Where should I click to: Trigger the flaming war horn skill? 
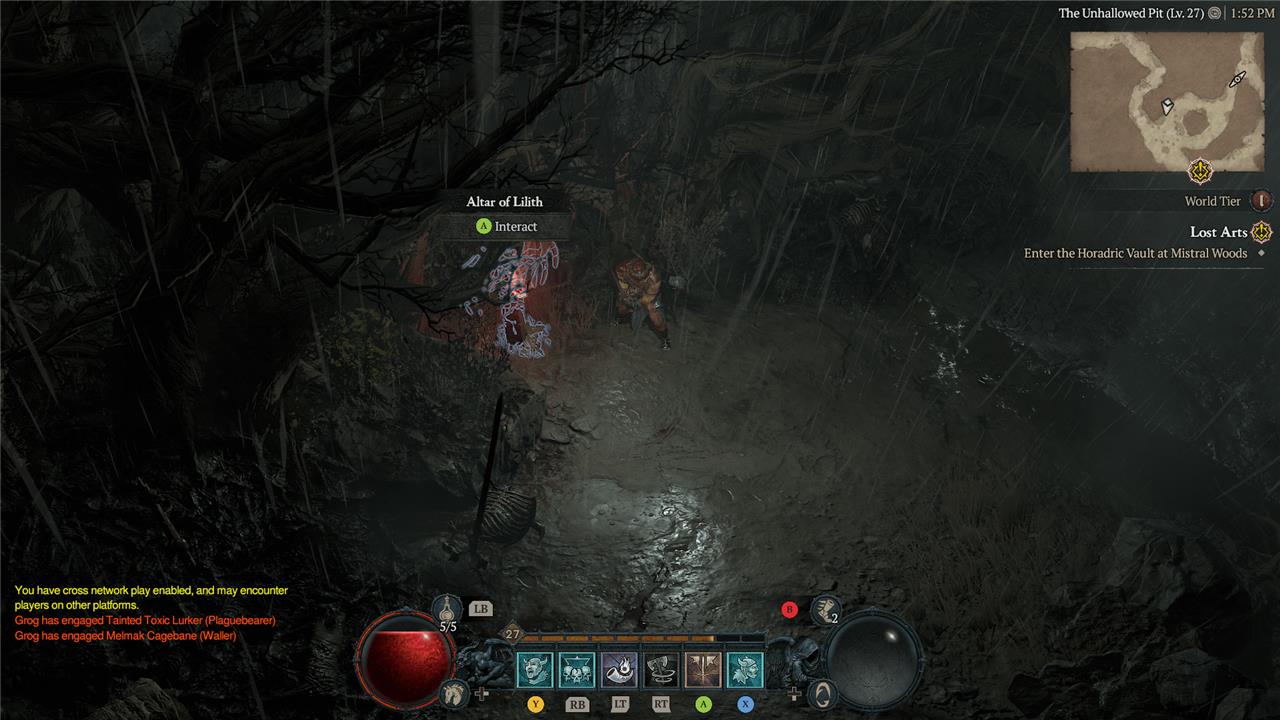619,669
